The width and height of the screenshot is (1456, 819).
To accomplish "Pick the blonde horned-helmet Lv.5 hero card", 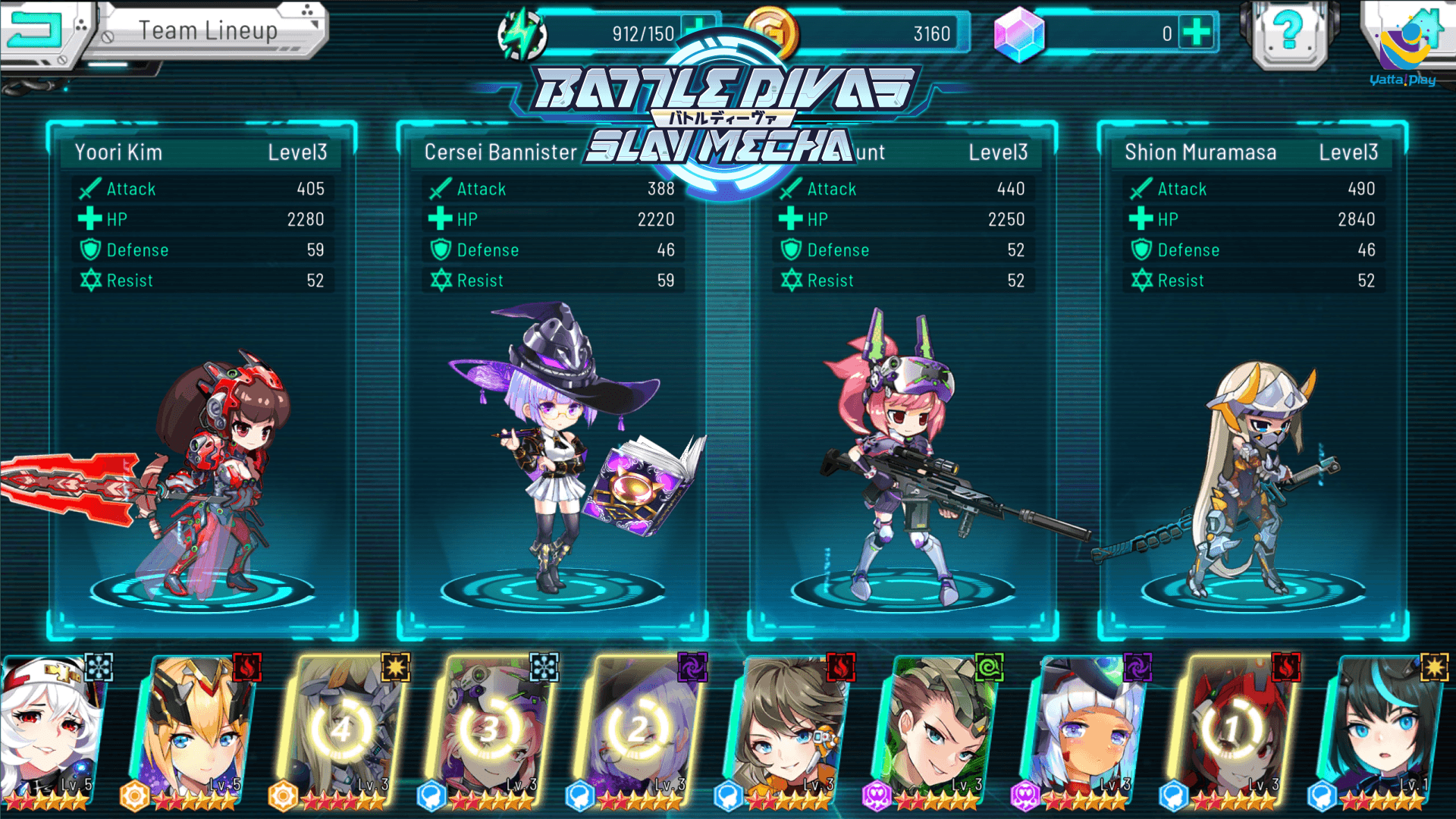I will pyautogui.click(x=197, y=732).
